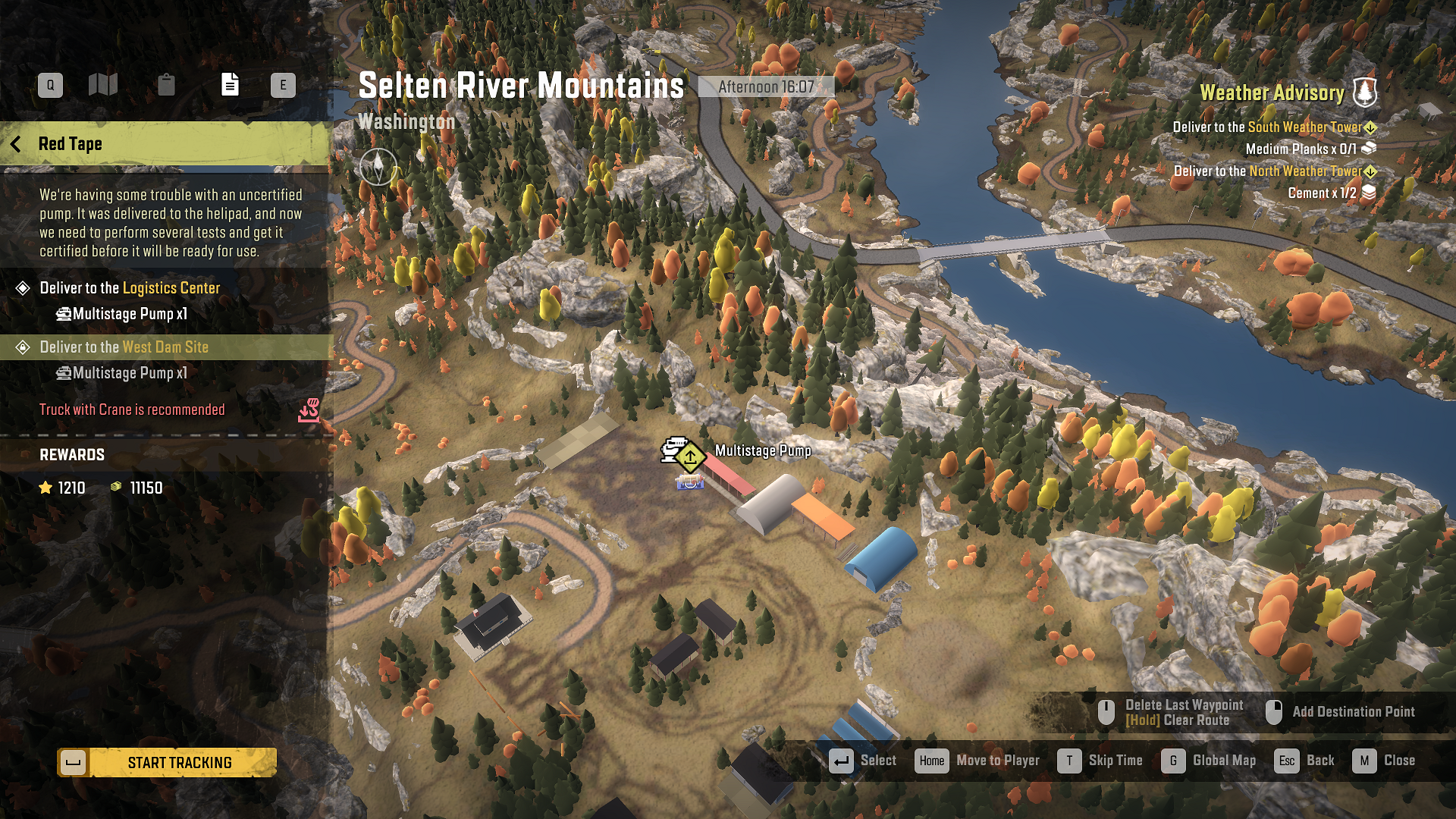Close the map screen
1456x819 pixels.
pyautogui.click(x=1384, y=761)
